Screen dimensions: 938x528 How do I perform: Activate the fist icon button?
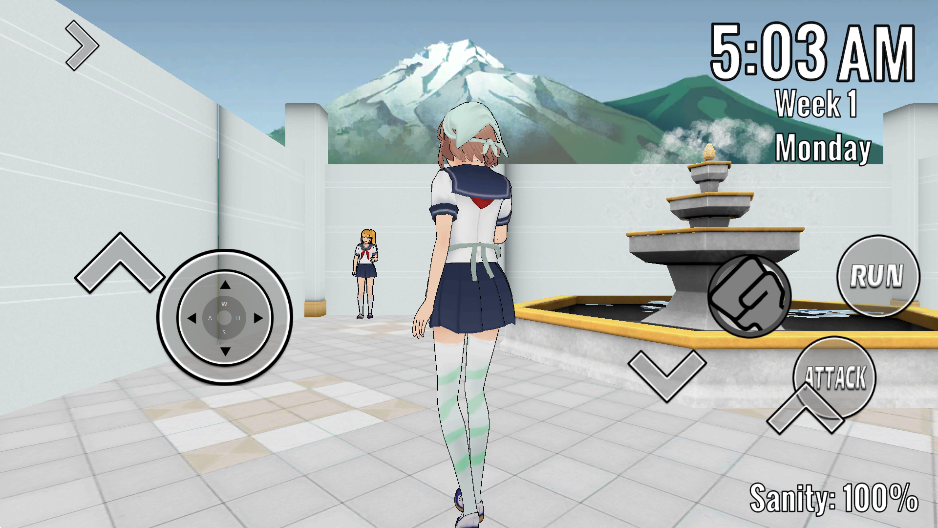[x=749, y=296]
